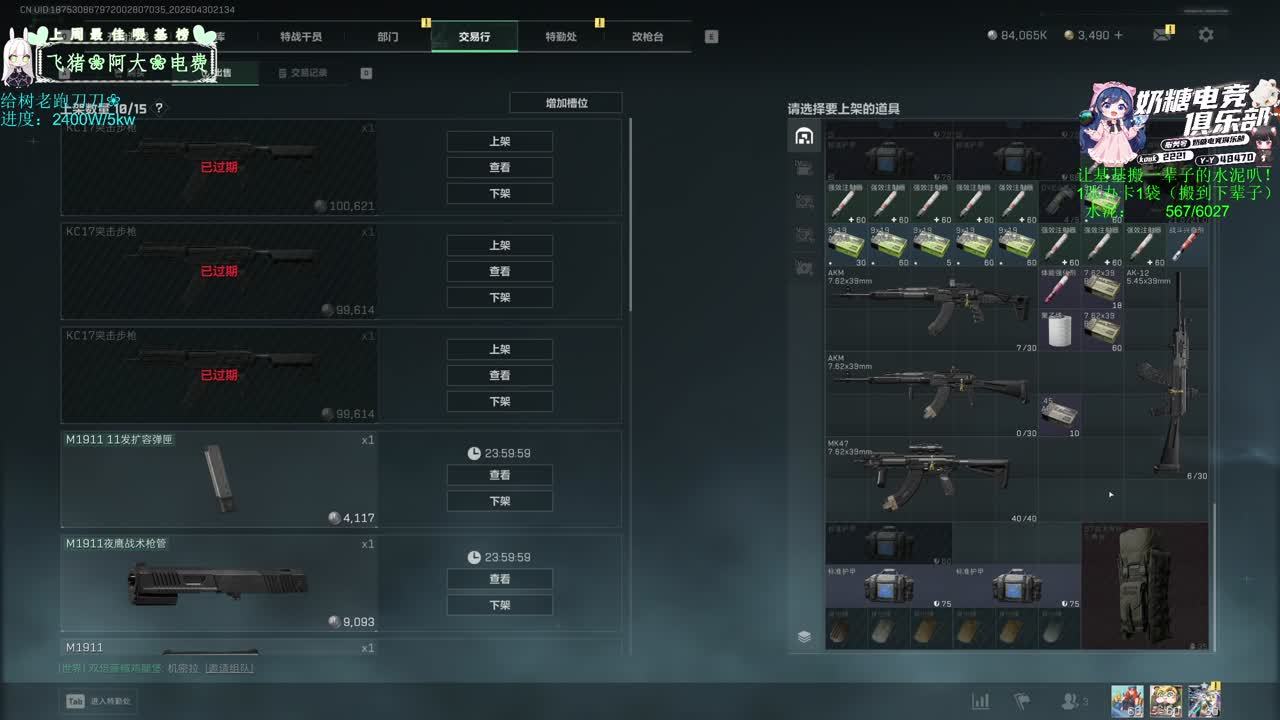Delist the M1911夜鹰战术枪管 with 下架
This screenshot has height=720, width=1280.
[500, 605]
